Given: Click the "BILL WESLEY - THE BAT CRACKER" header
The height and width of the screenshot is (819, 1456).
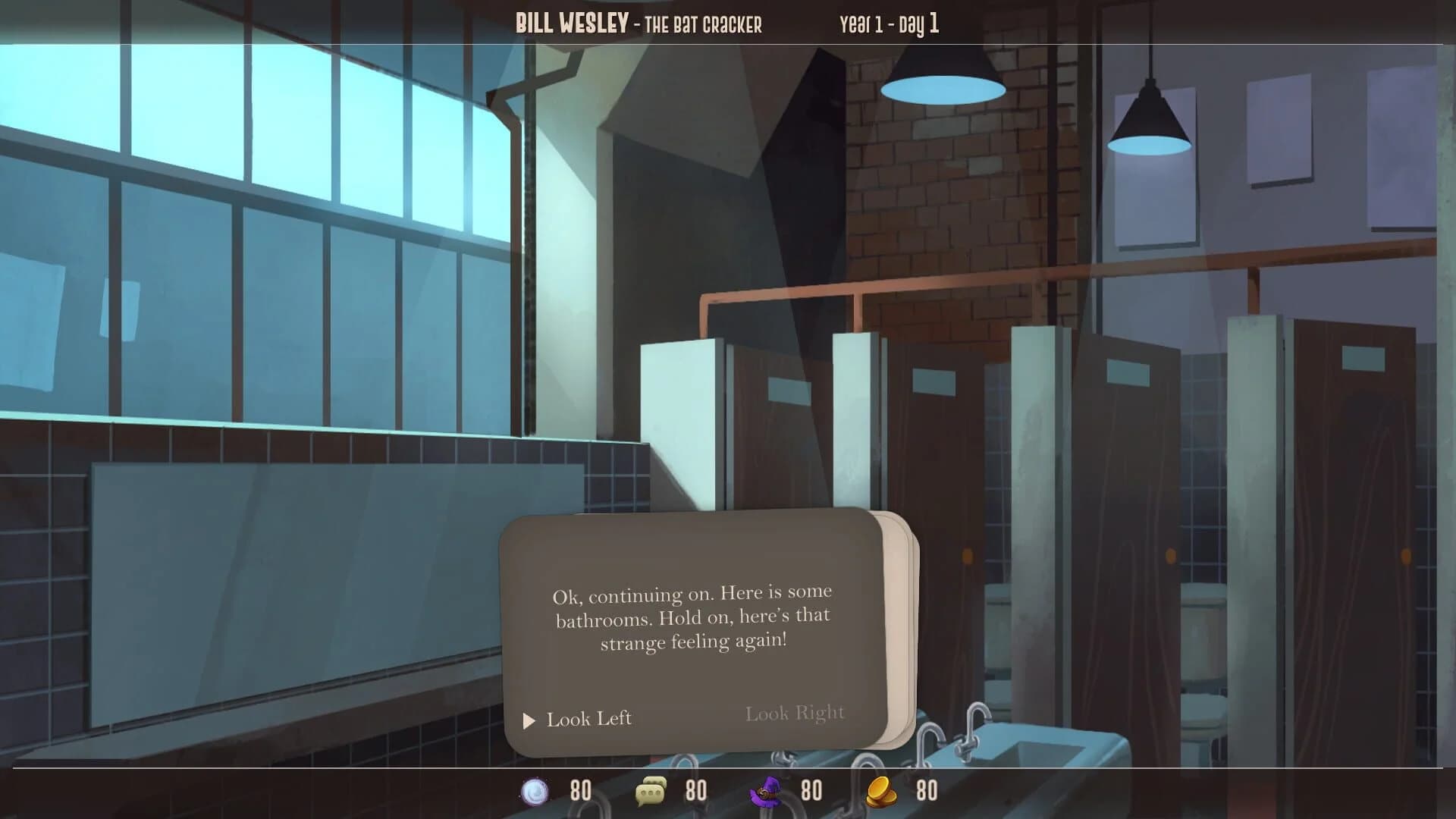Looking at the screenshot, I should [x=639, y=23].
